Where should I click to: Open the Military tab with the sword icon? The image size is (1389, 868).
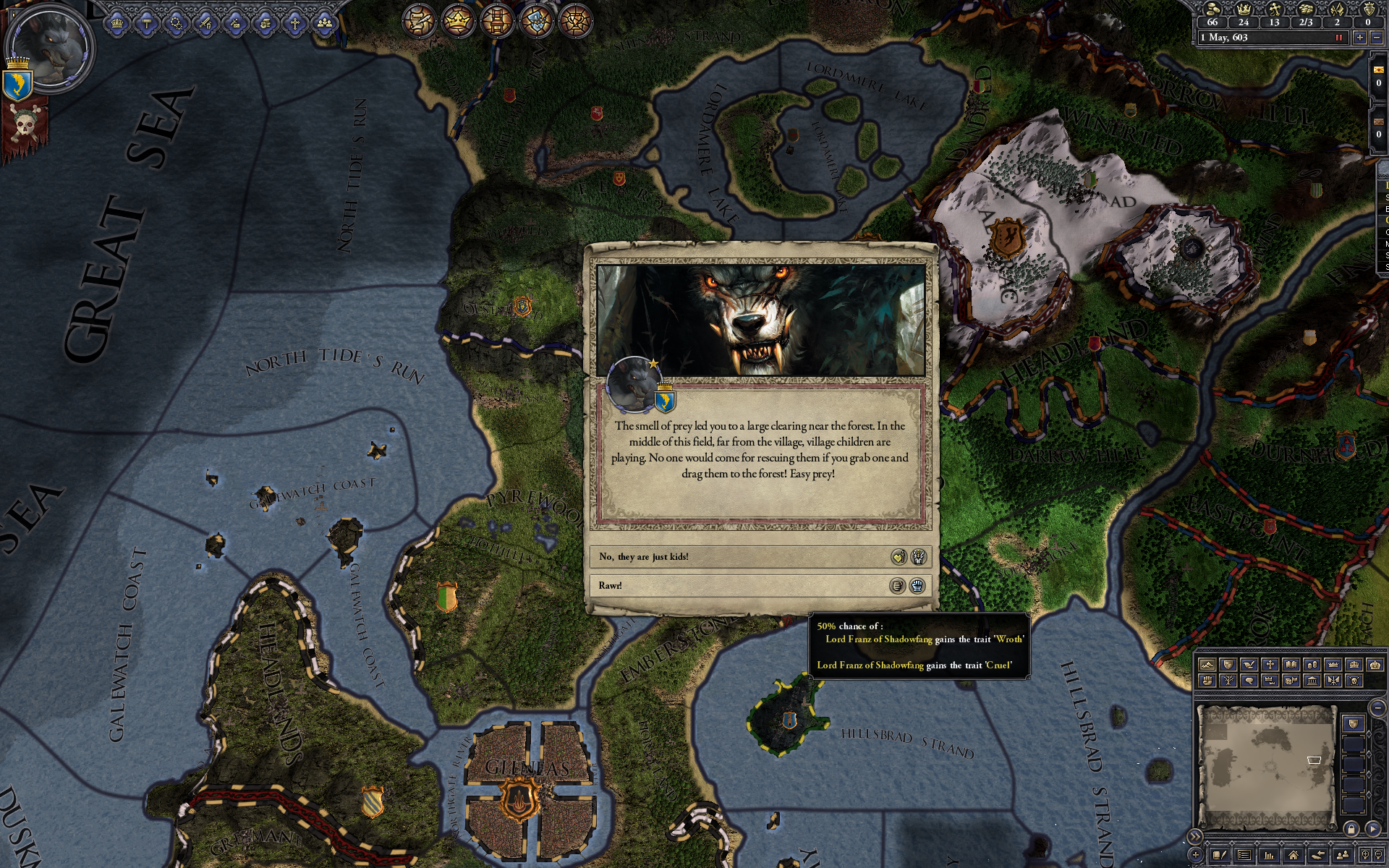pos(206,23)
